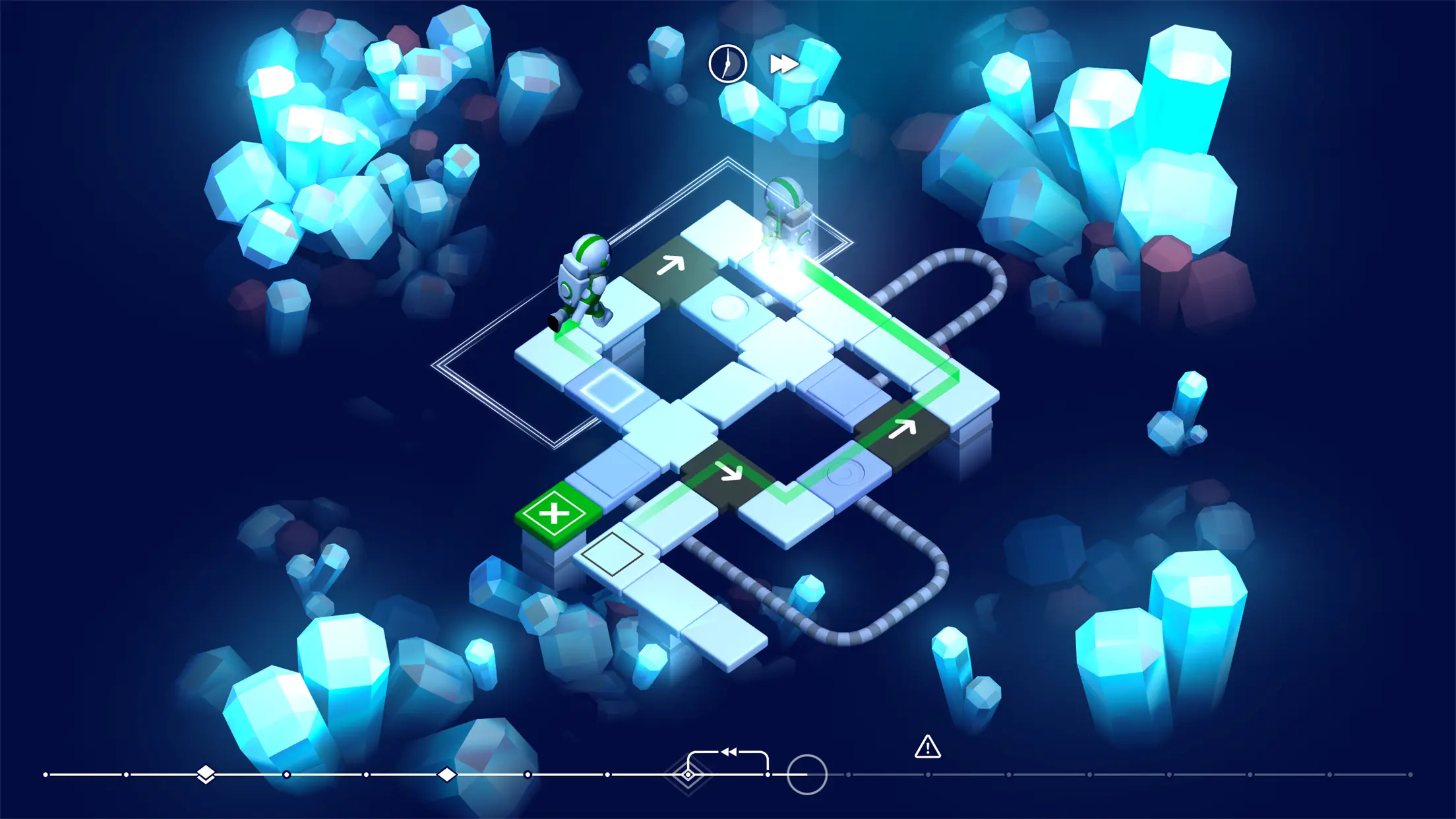Click the warning triangle indicator
The width and height of the screenshot is (1456, 819).
coord(928,748)
